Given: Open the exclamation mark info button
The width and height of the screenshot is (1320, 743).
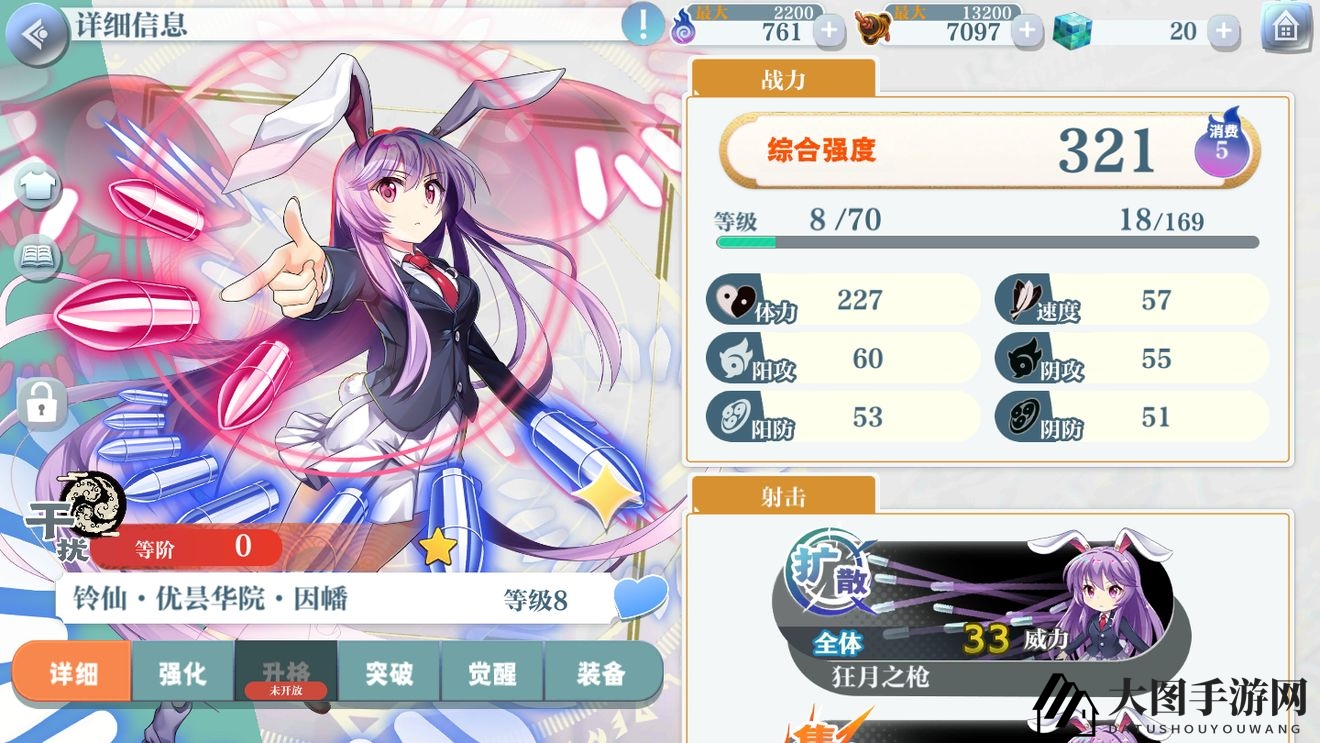Looking at the screenshot, I should 643,24.
